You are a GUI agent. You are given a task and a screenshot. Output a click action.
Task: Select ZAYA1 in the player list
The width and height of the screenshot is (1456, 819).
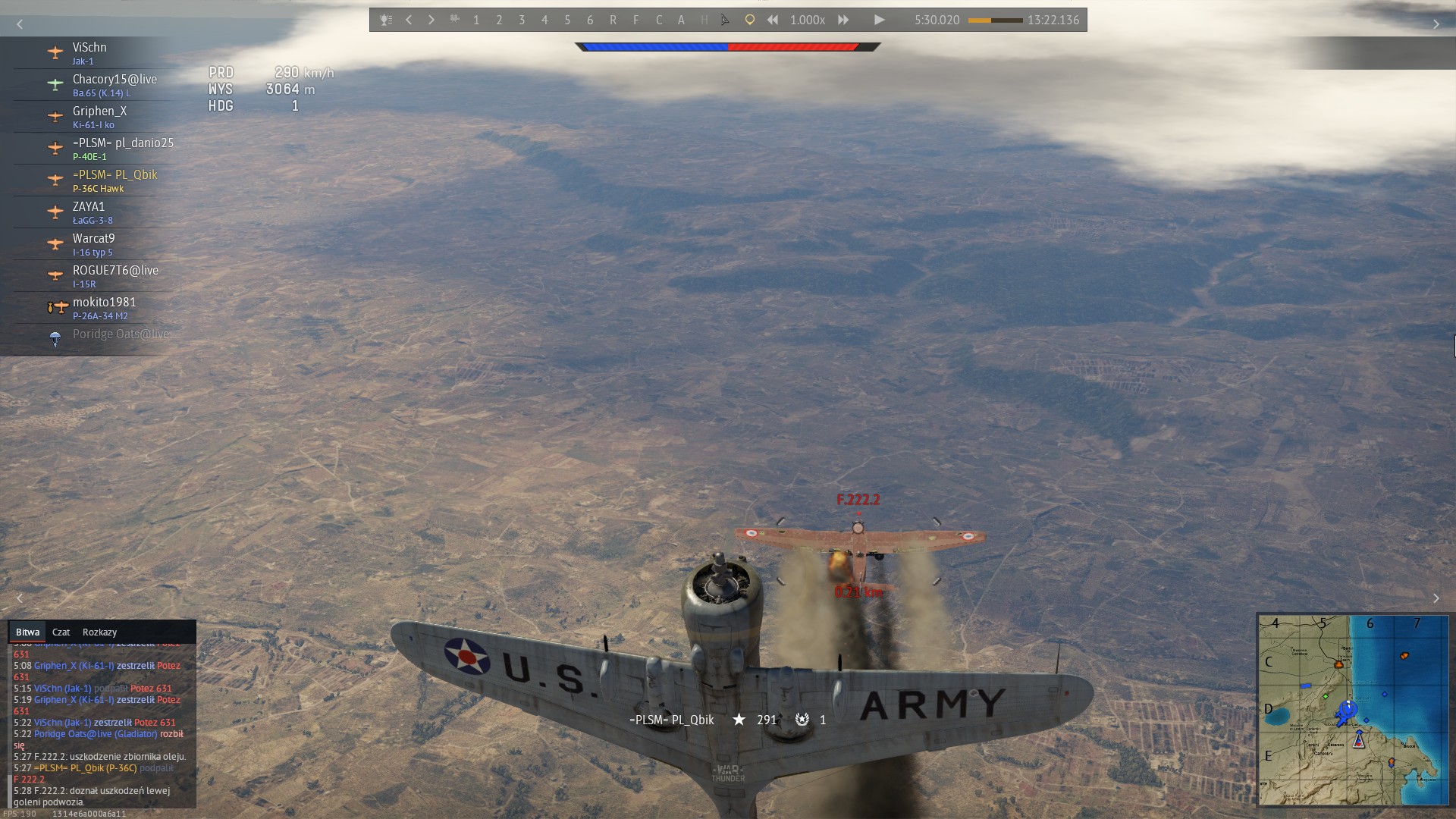pos(89,212)
